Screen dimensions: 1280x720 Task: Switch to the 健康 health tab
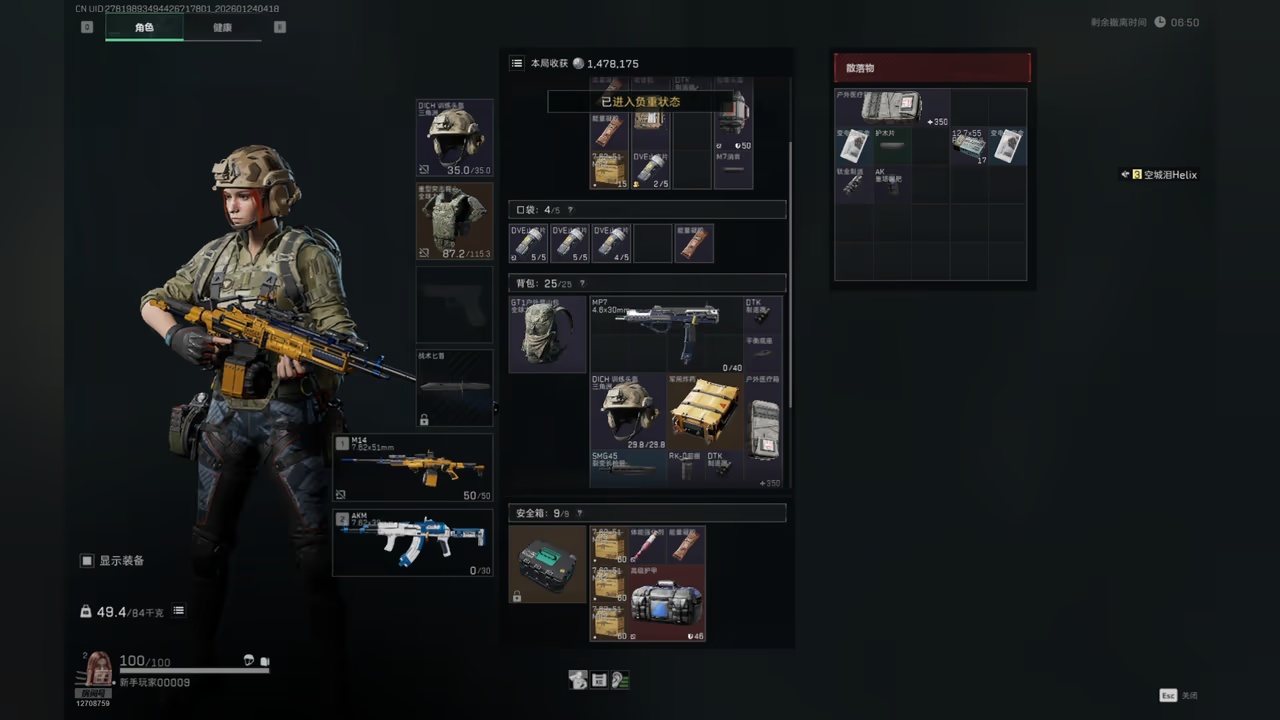222,27
